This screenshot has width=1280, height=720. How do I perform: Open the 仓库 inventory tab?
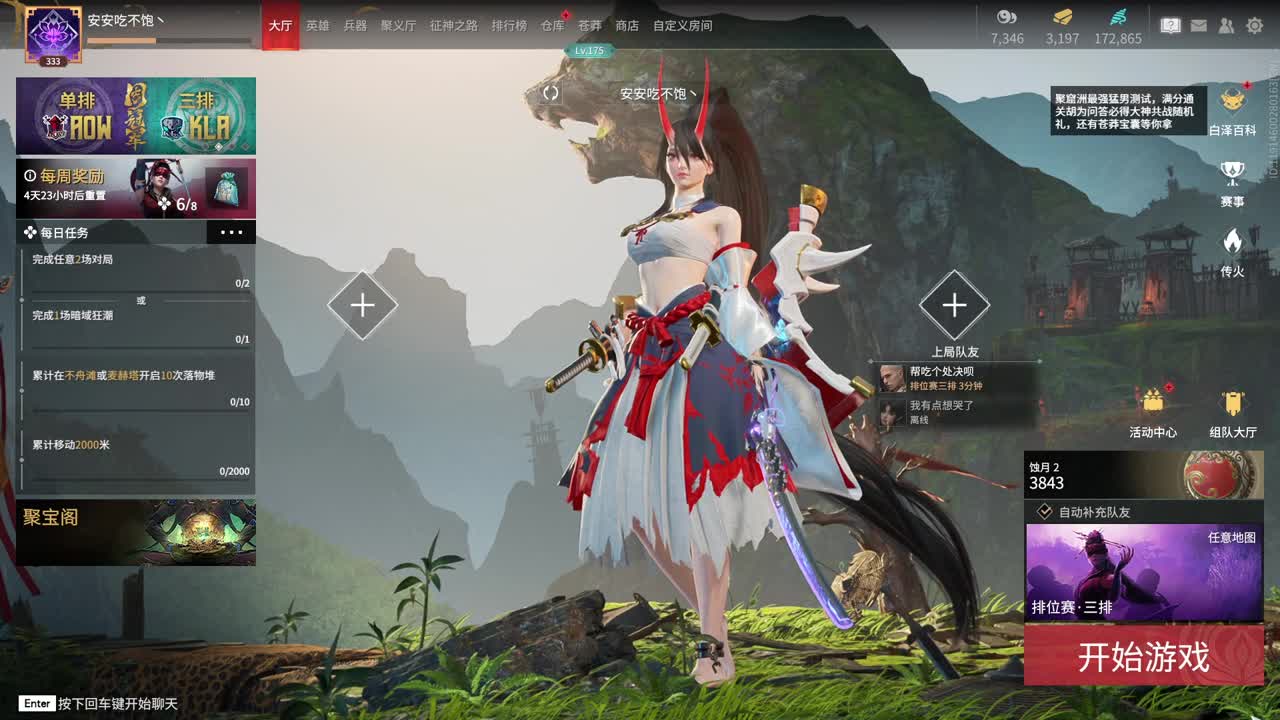(x=552, y=26)
